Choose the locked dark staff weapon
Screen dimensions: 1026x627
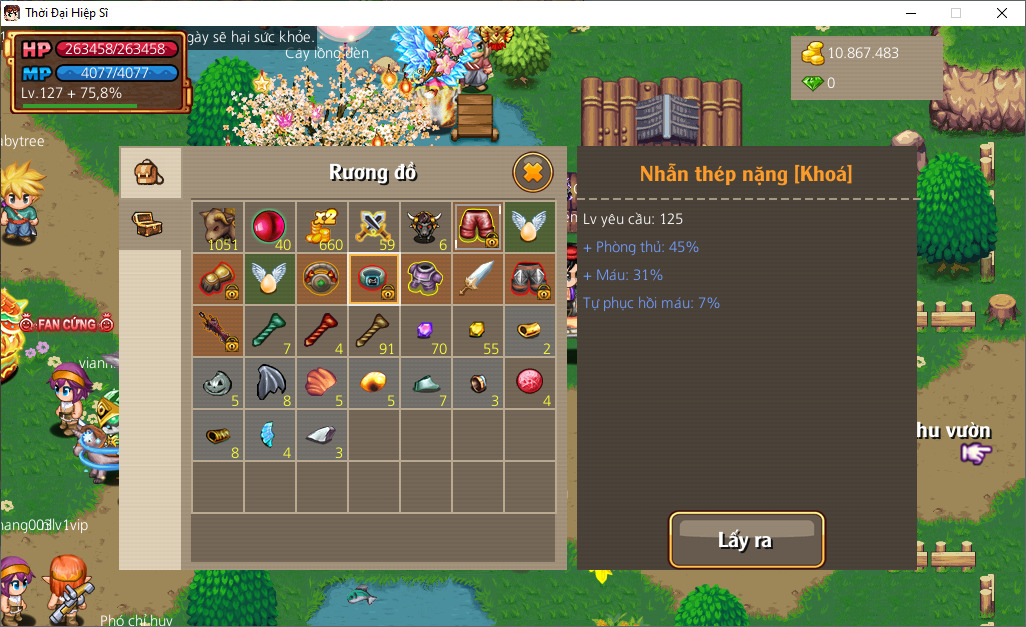pyautogui.click(x=218, y=330)
